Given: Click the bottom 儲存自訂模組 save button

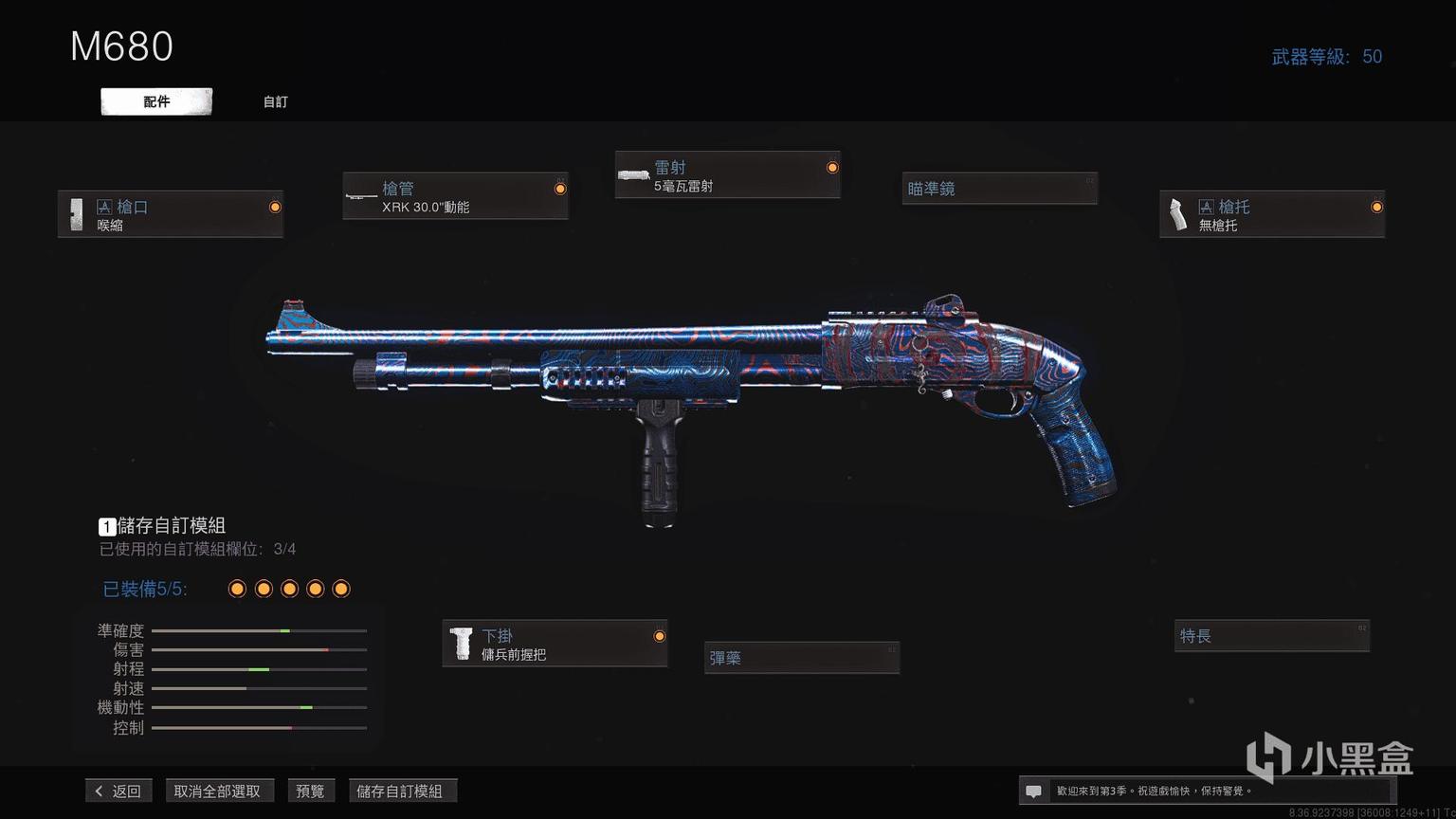Looking at the screenshot, I should [400, 791].
